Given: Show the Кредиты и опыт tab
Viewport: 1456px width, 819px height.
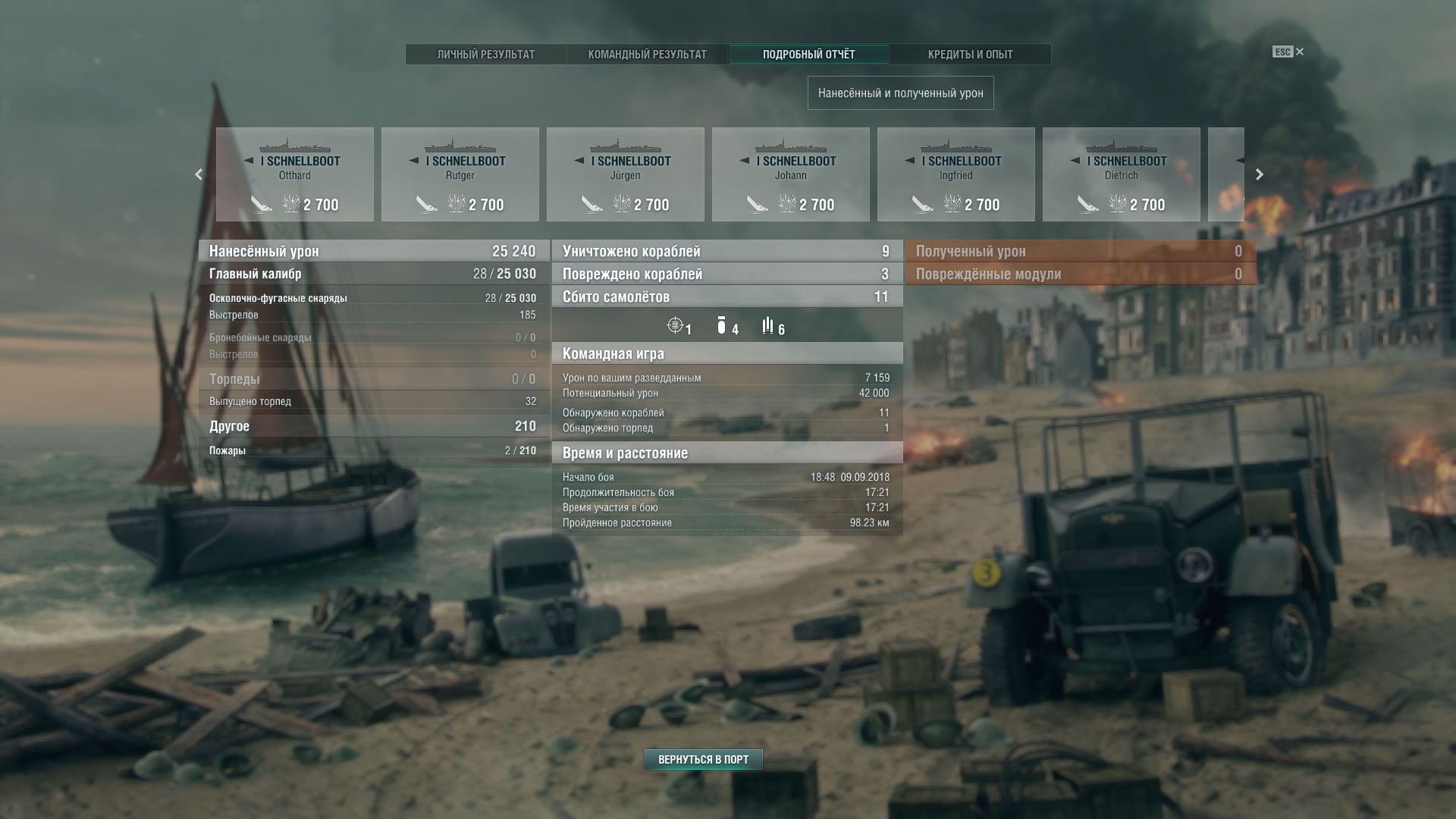Looking at the screenshot, I should pos(970,55).
